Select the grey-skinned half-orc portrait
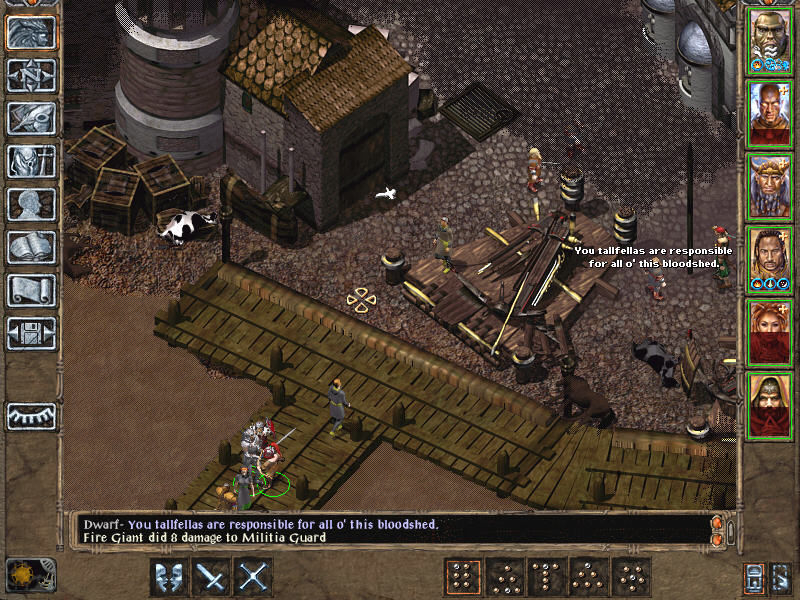 click(x=770, y=40)
